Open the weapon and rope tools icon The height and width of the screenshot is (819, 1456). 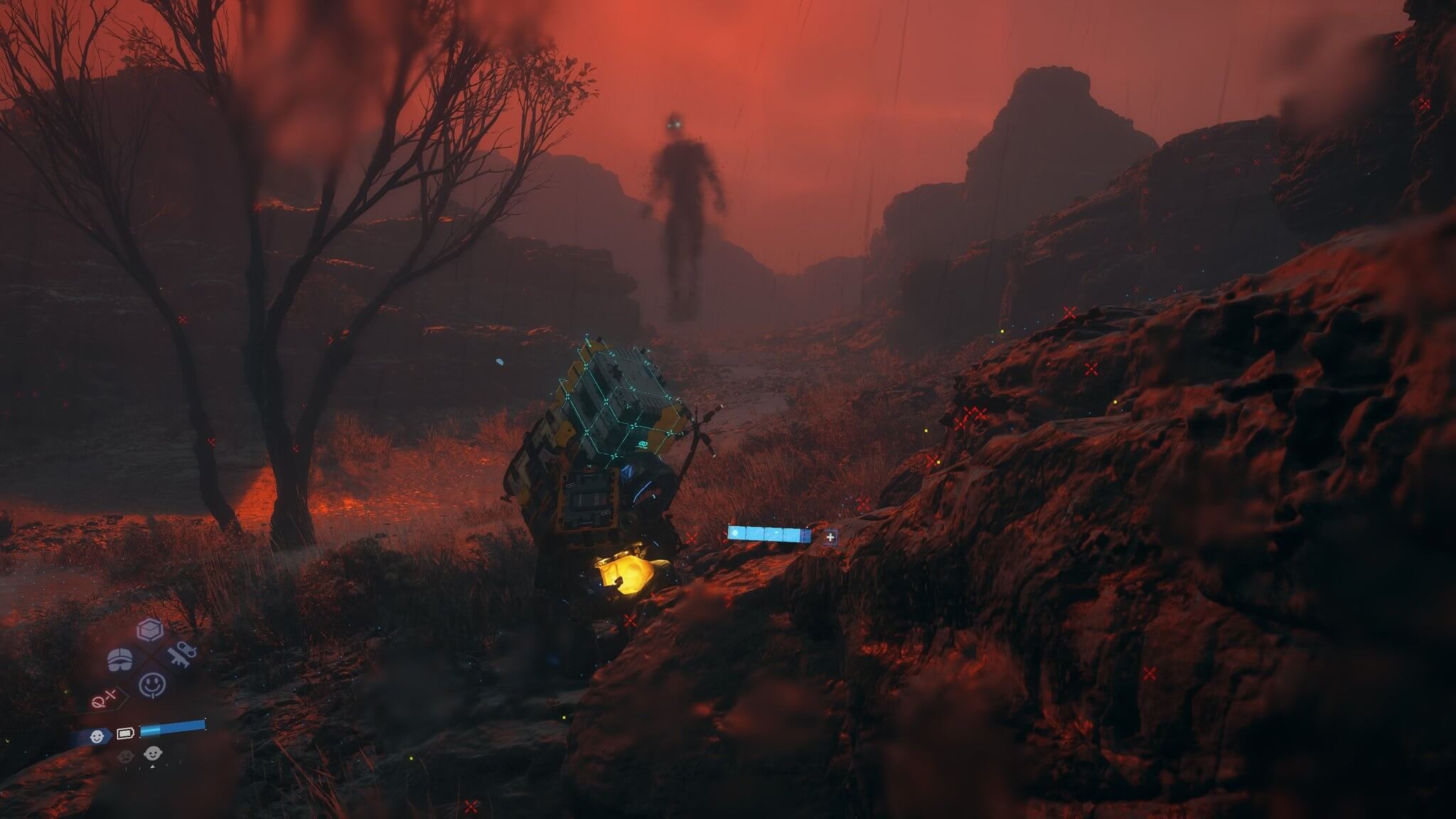(x=182, y=655)
